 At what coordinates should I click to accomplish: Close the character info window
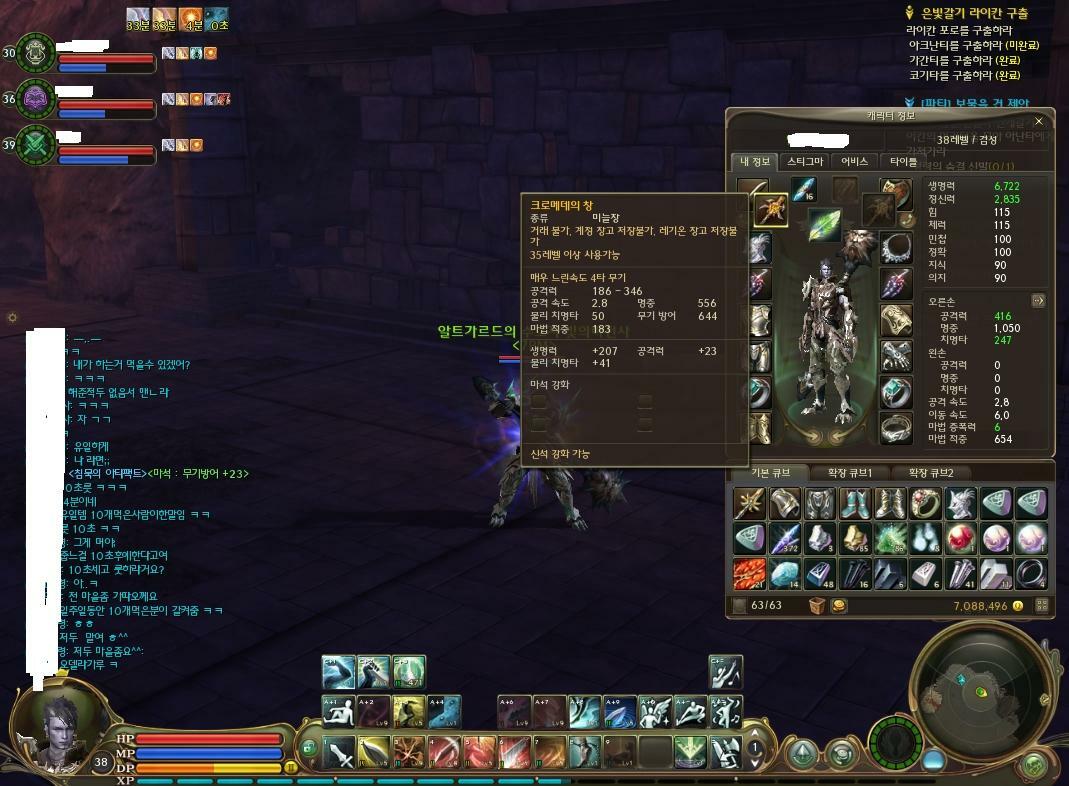click(1038, 121)
